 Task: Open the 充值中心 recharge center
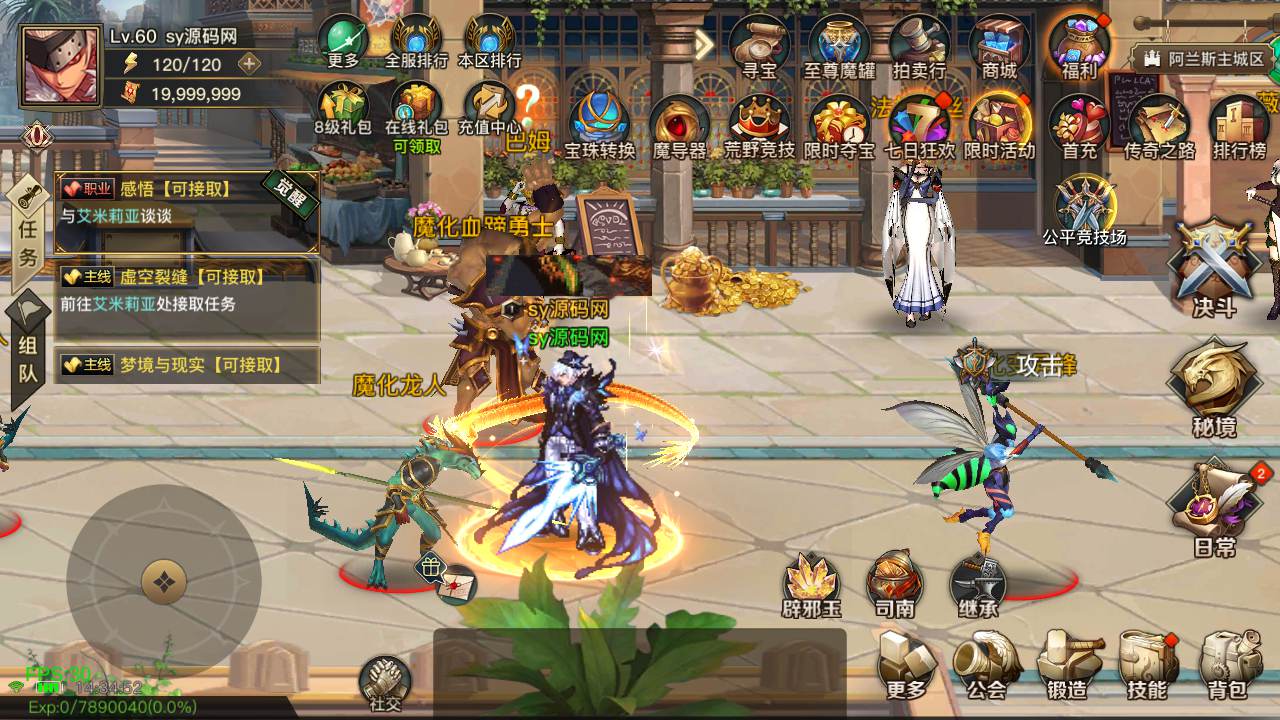pos(489,108)
